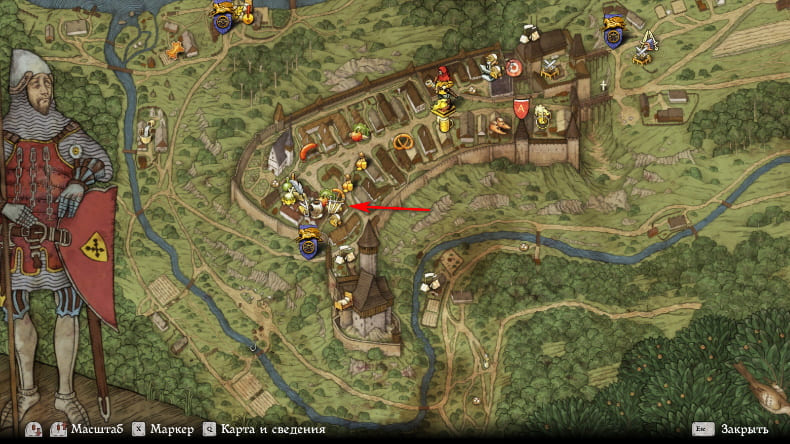Select the red-hooded player position marker
The width and height of the screenshot is (790, 444).
coord(441,77)
